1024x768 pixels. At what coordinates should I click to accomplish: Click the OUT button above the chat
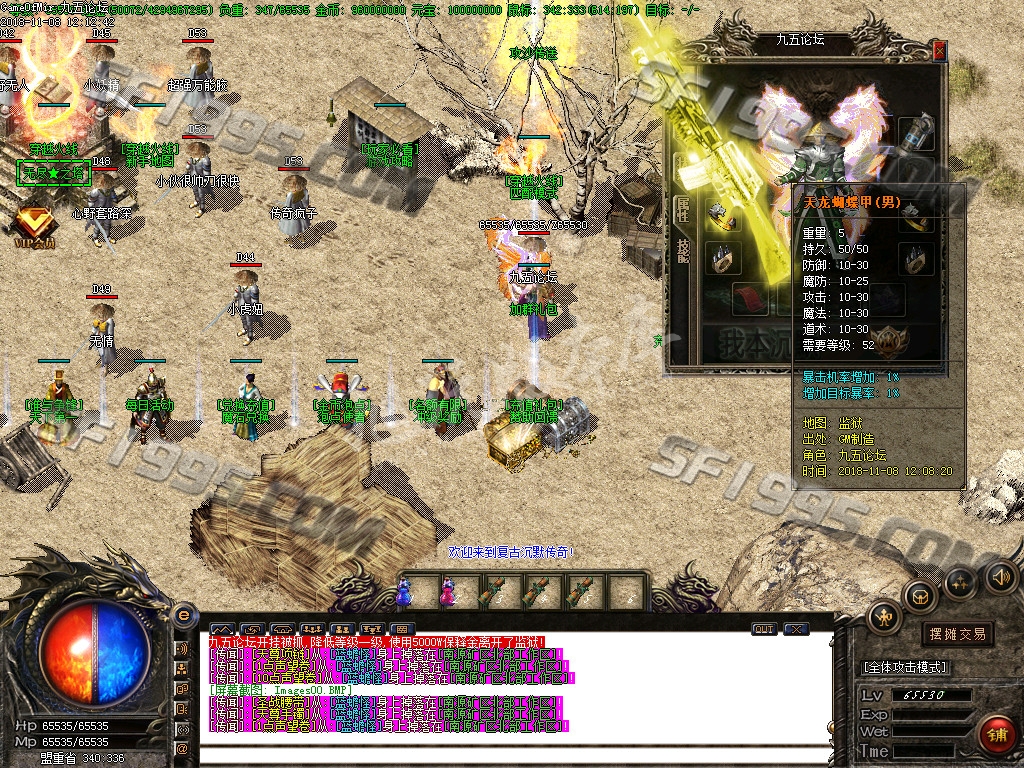[764, 629]
